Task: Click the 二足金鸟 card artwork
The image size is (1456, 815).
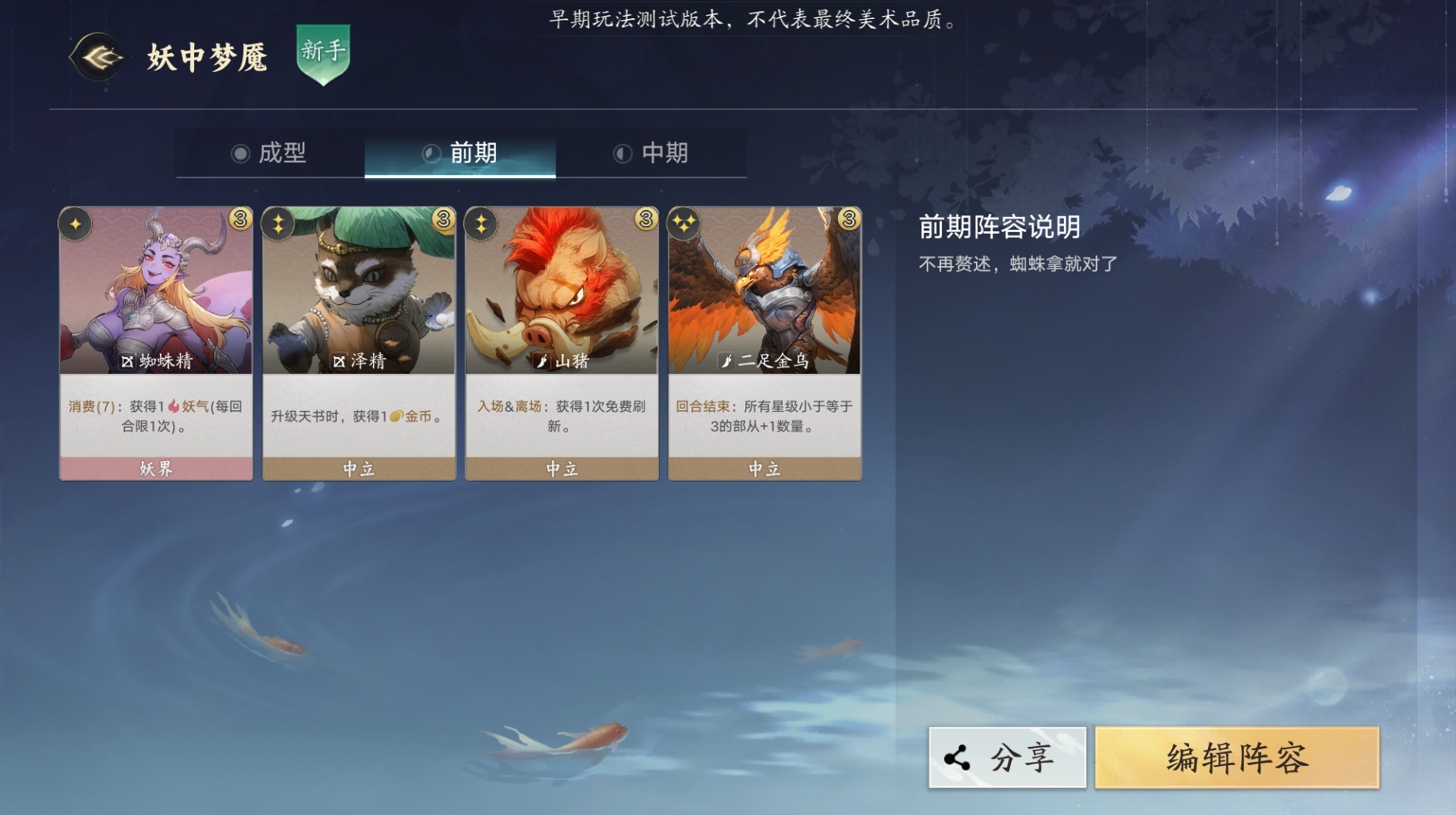Action: pyautogui.click(x=764, y=293)
